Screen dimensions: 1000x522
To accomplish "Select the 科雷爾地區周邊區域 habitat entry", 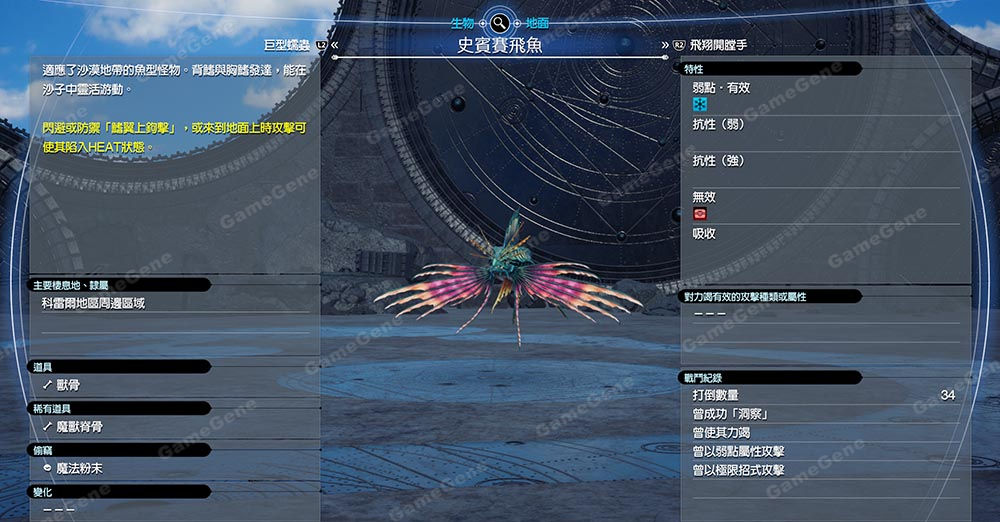I will pos(93,303).
